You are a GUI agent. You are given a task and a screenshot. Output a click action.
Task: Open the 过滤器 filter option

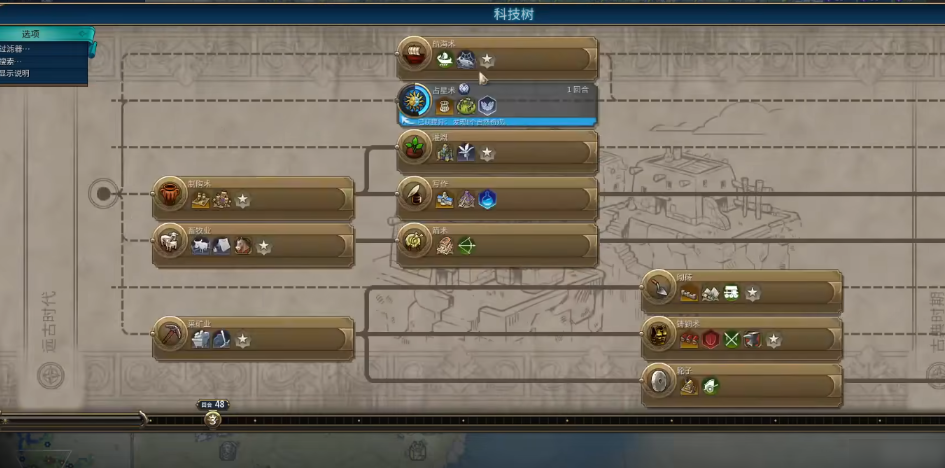(x=18, y=48)
